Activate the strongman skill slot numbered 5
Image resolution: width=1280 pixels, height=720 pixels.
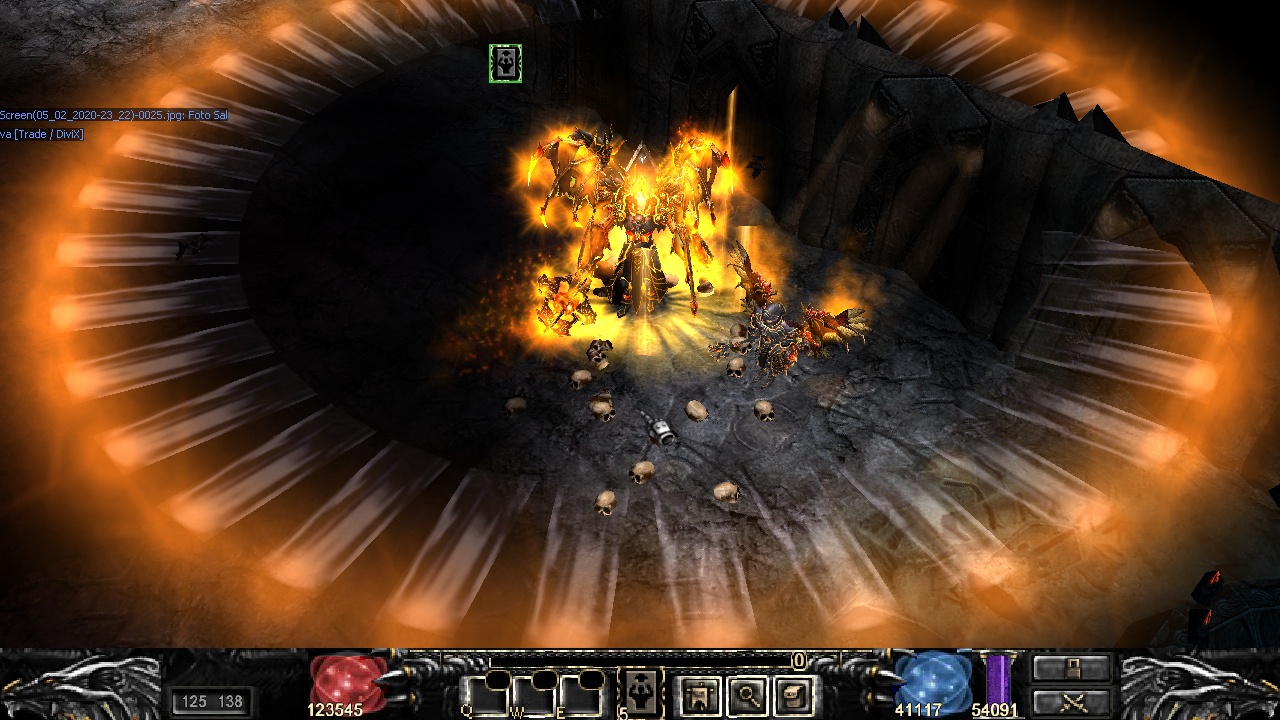click(x=640, y=693)
